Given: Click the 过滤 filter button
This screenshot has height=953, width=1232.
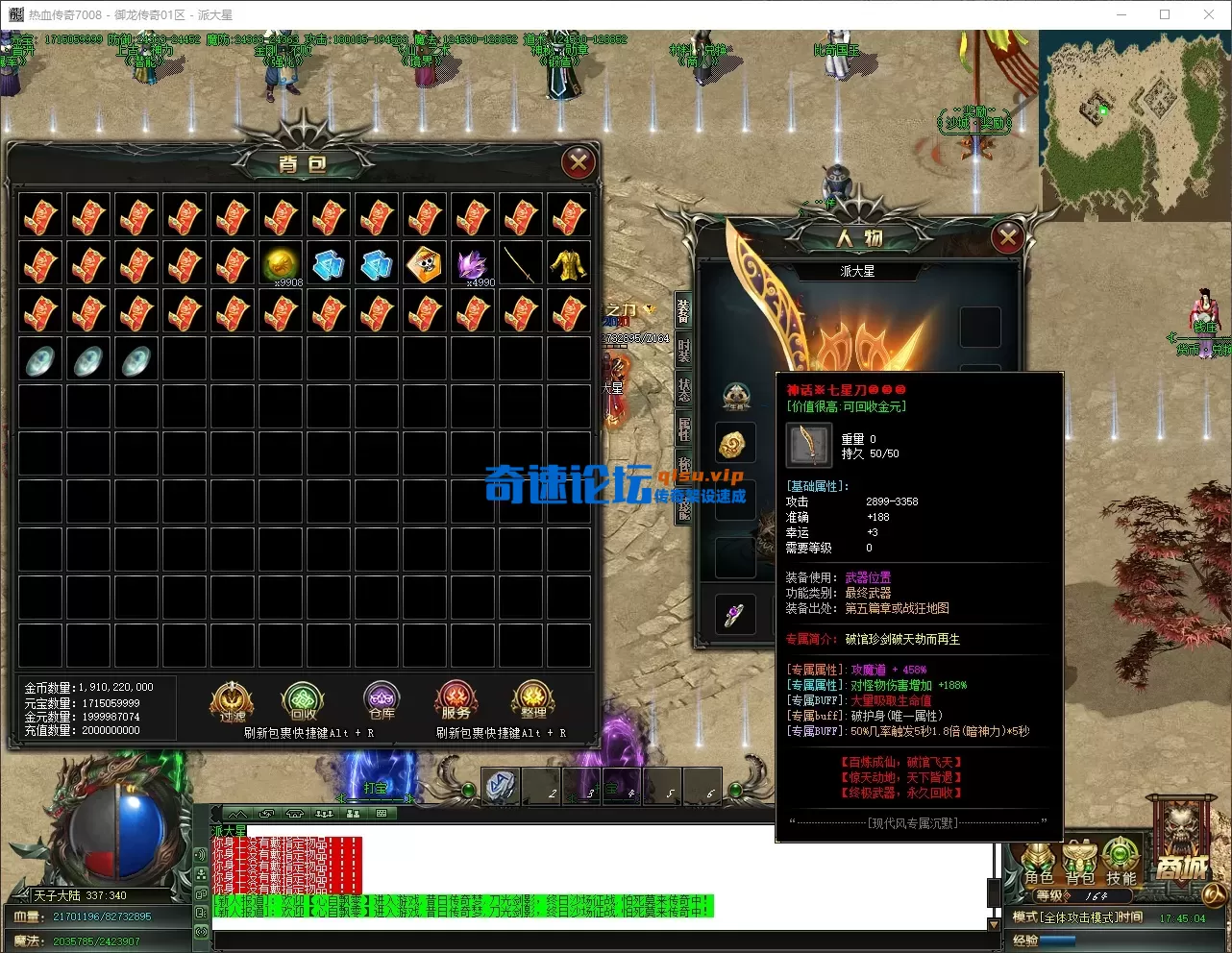Looking at the screenshot, I should click(x=233, y=702).
